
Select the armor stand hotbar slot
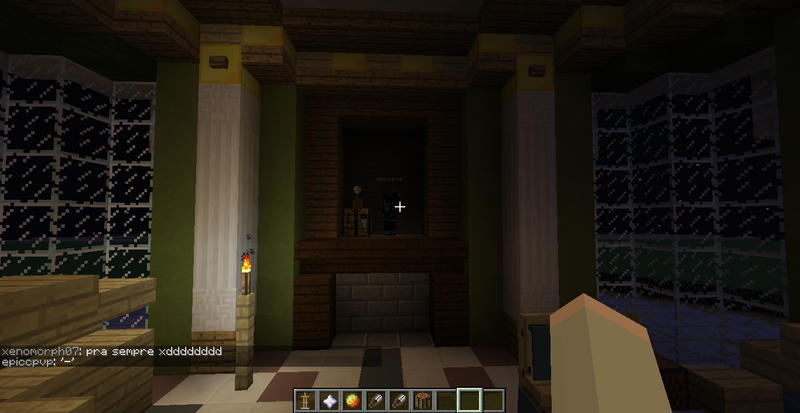coord(305,401)
